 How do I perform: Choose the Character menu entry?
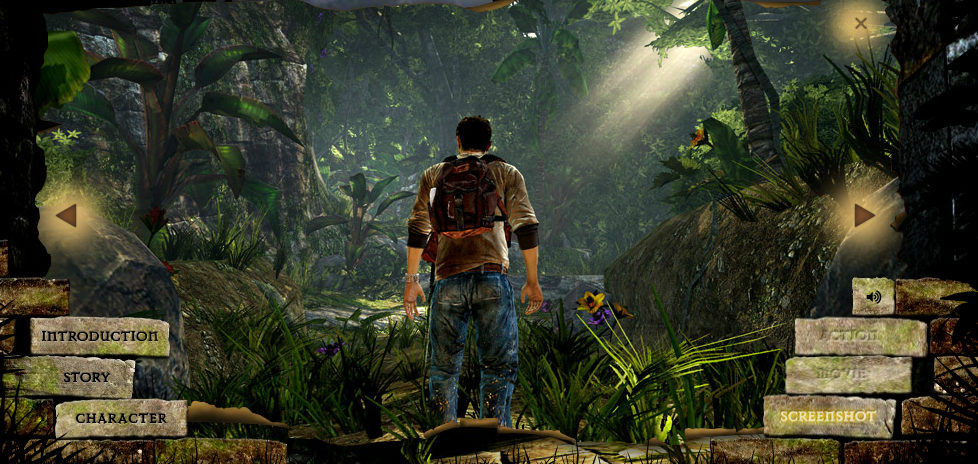coord(121,417)
